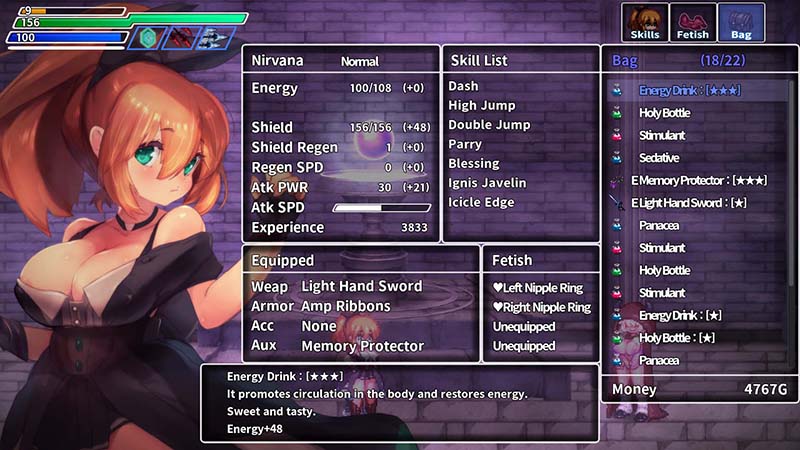Image resolution: width=800 pixels, height=450 pixels.
Task: Select the equipped Memory Protector bag entry
Action: point(699,181)
